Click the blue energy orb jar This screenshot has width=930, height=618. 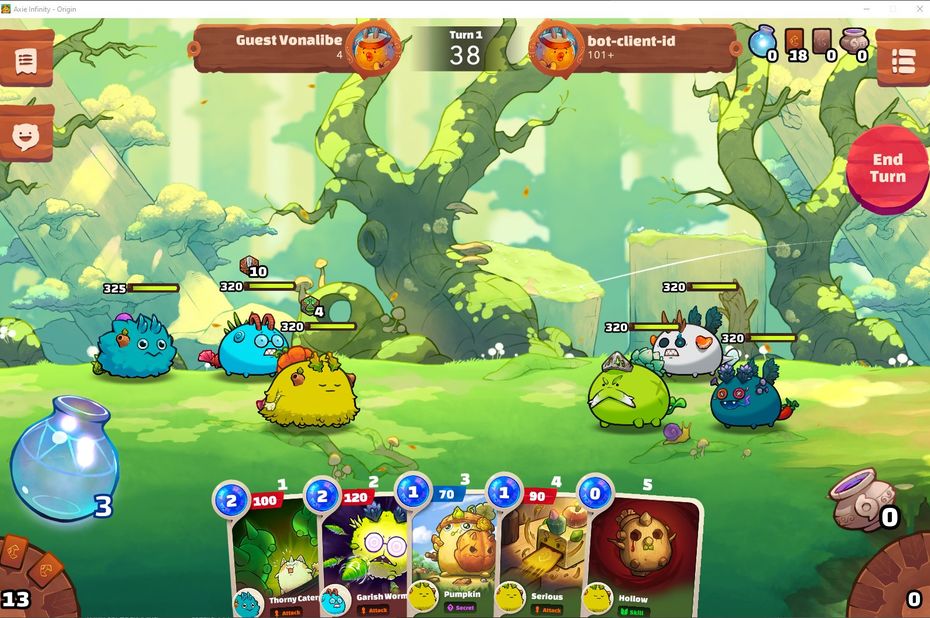coord(65,458)
